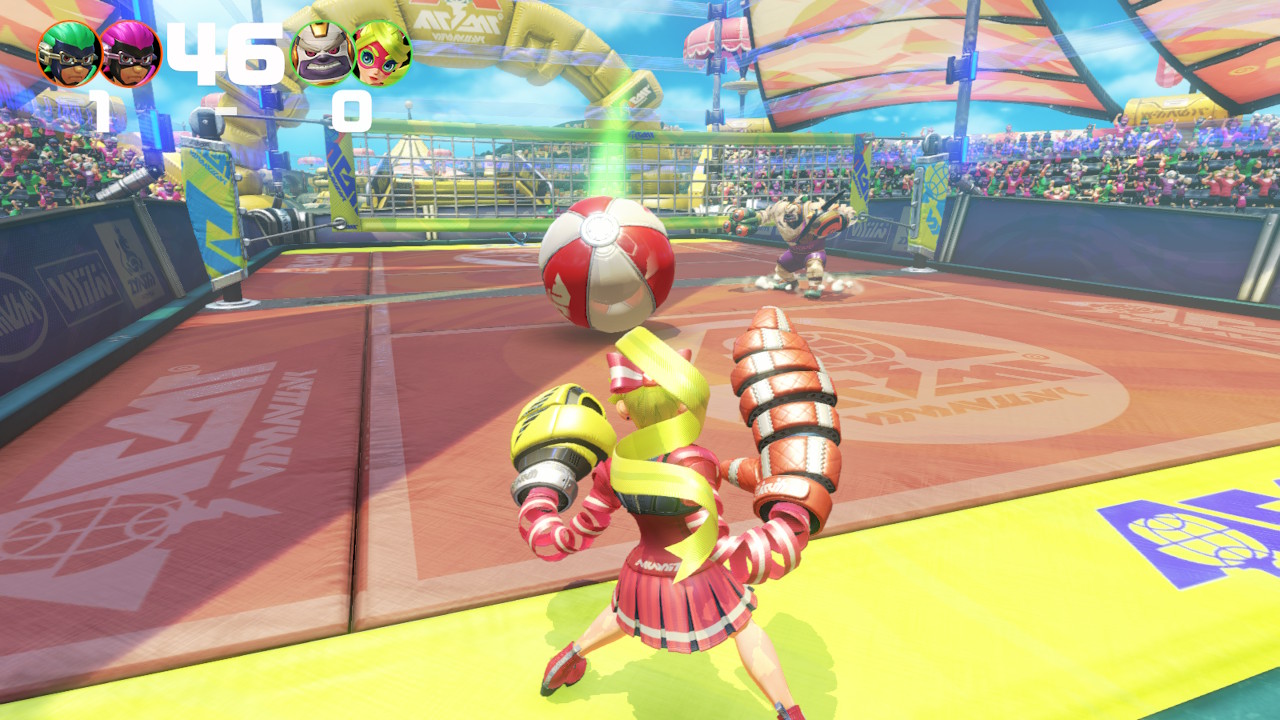Select the green-haired Ninjara portrait
1280x720 pixels.
tap(68, 54)
